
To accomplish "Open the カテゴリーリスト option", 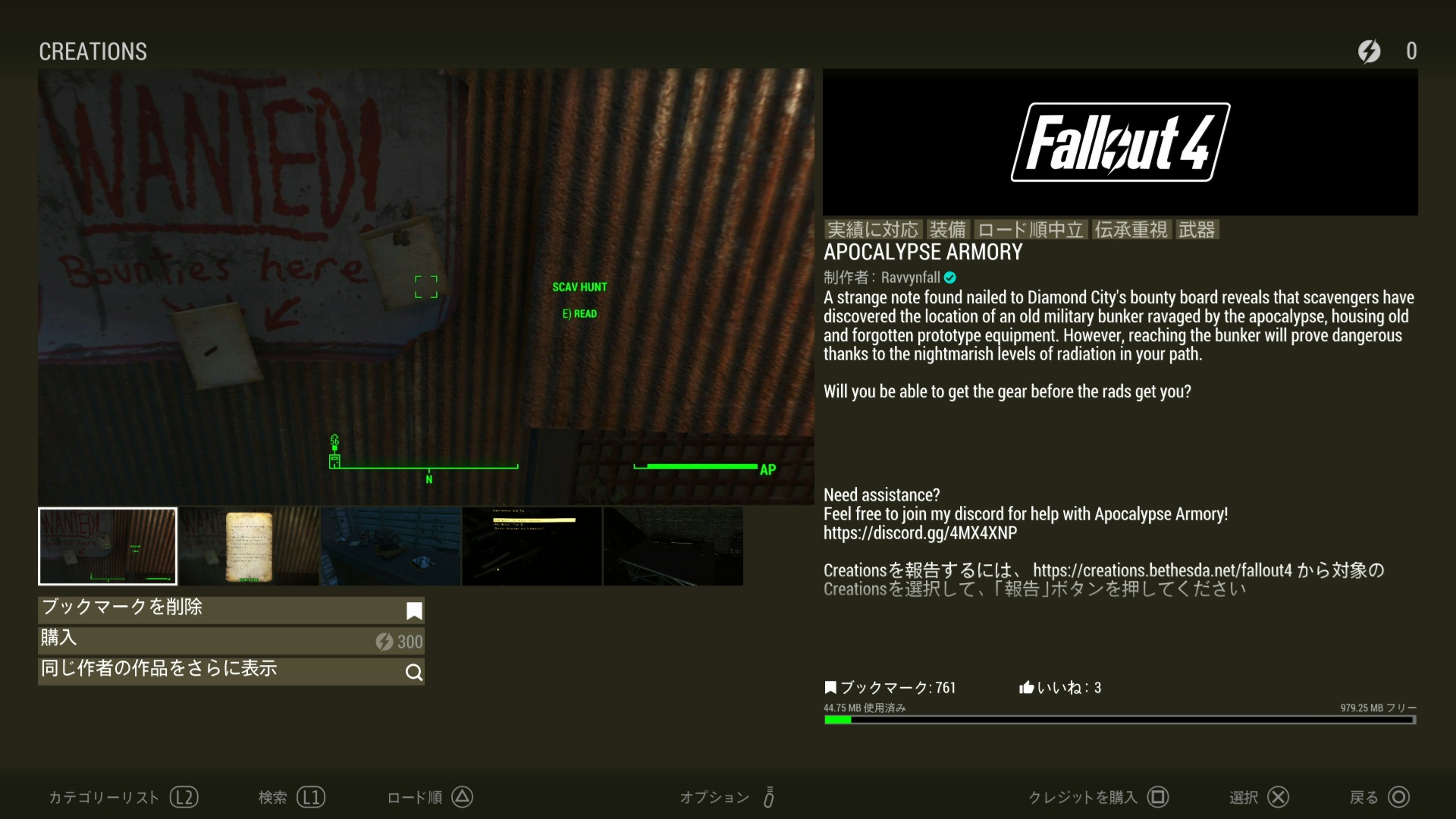I will 123,797.
